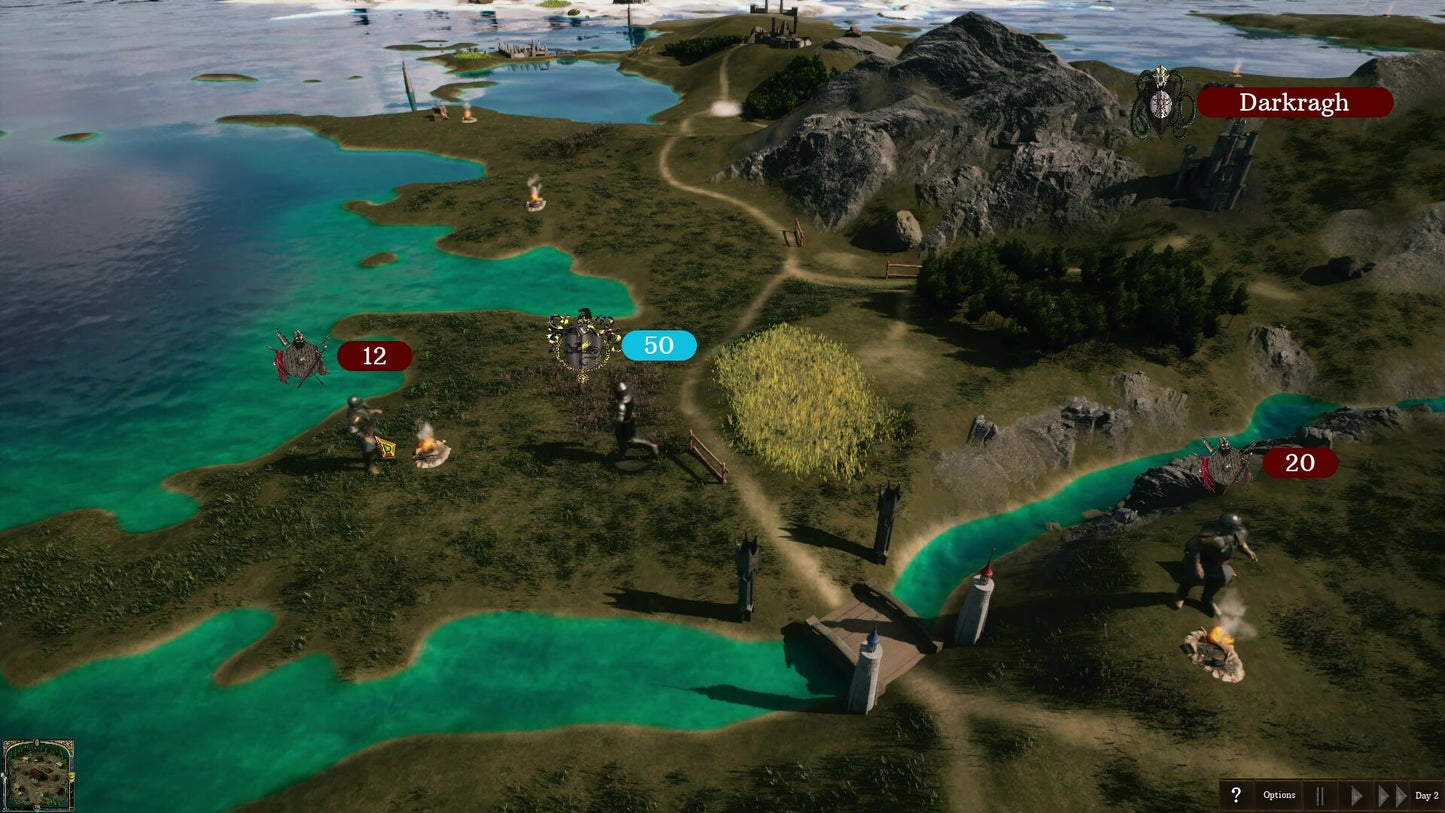This screenshot has width=1445, height=813.
Task: Select the Darkragh castle label
Action: 1294,102
